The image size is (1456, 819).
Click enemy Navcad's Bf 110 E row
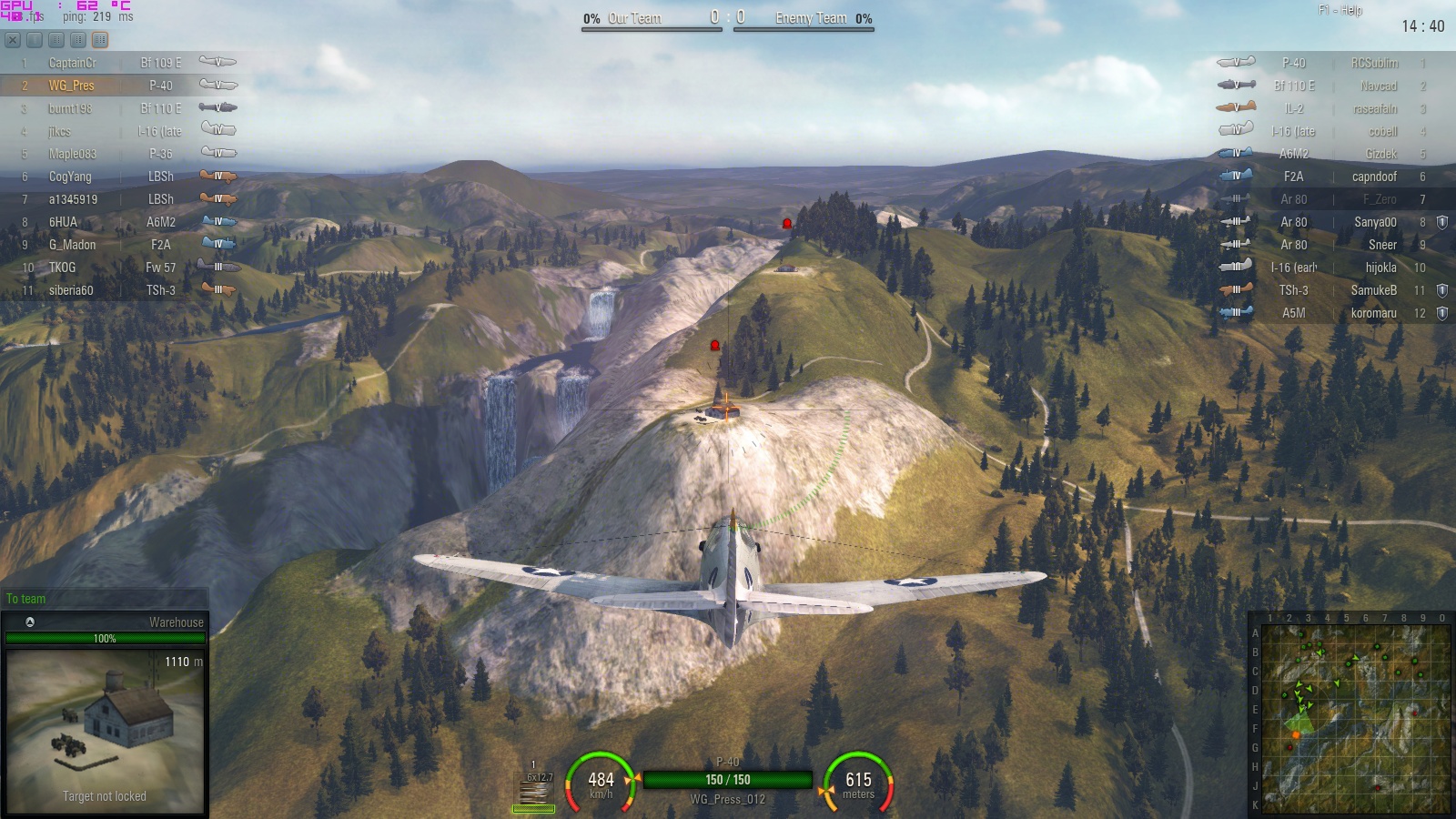pyautogui.click(x=1338, y=86)
